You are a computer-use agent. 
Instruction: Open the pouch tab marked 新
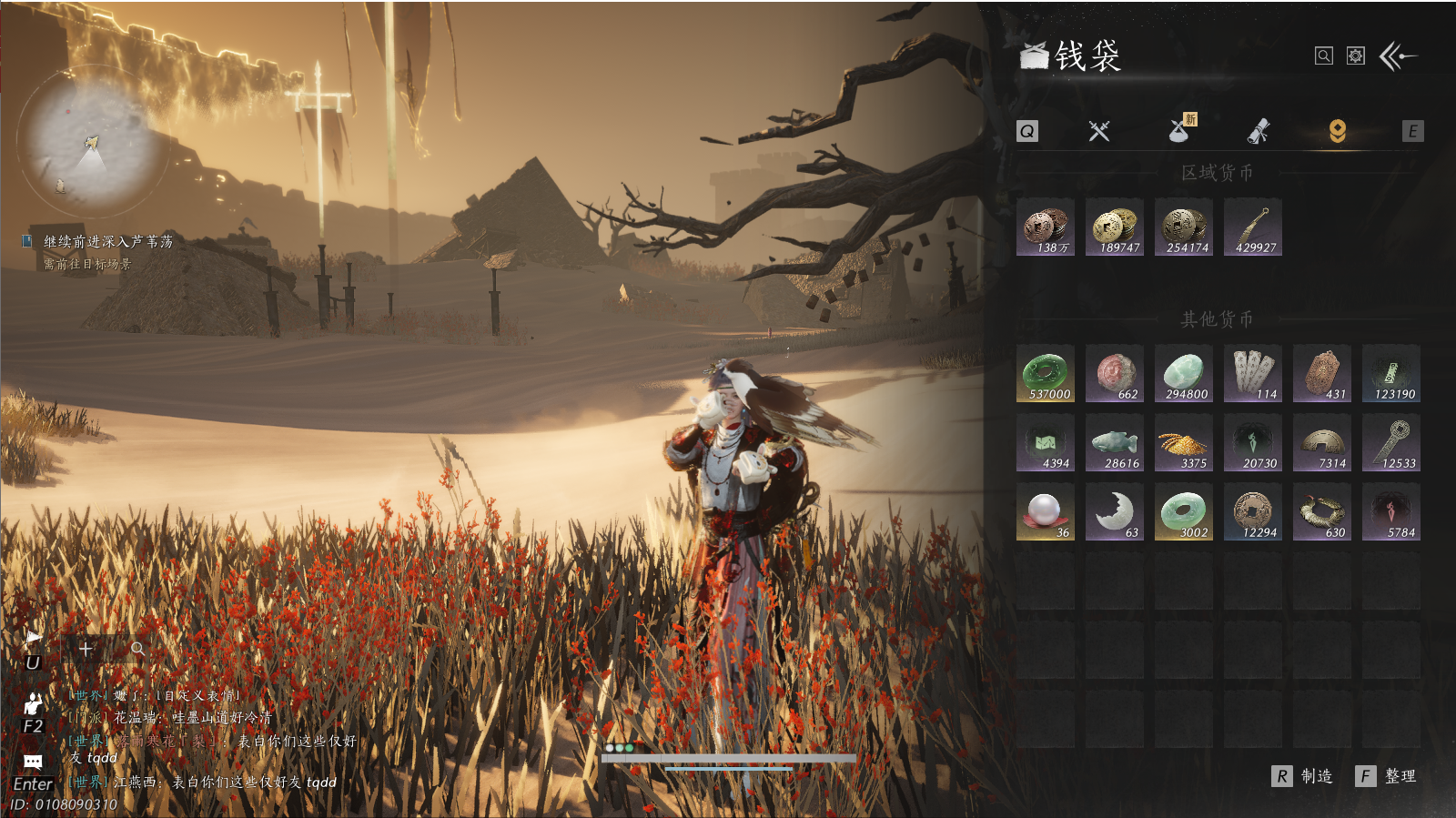pyautogui.click(x=1180, y=131)
